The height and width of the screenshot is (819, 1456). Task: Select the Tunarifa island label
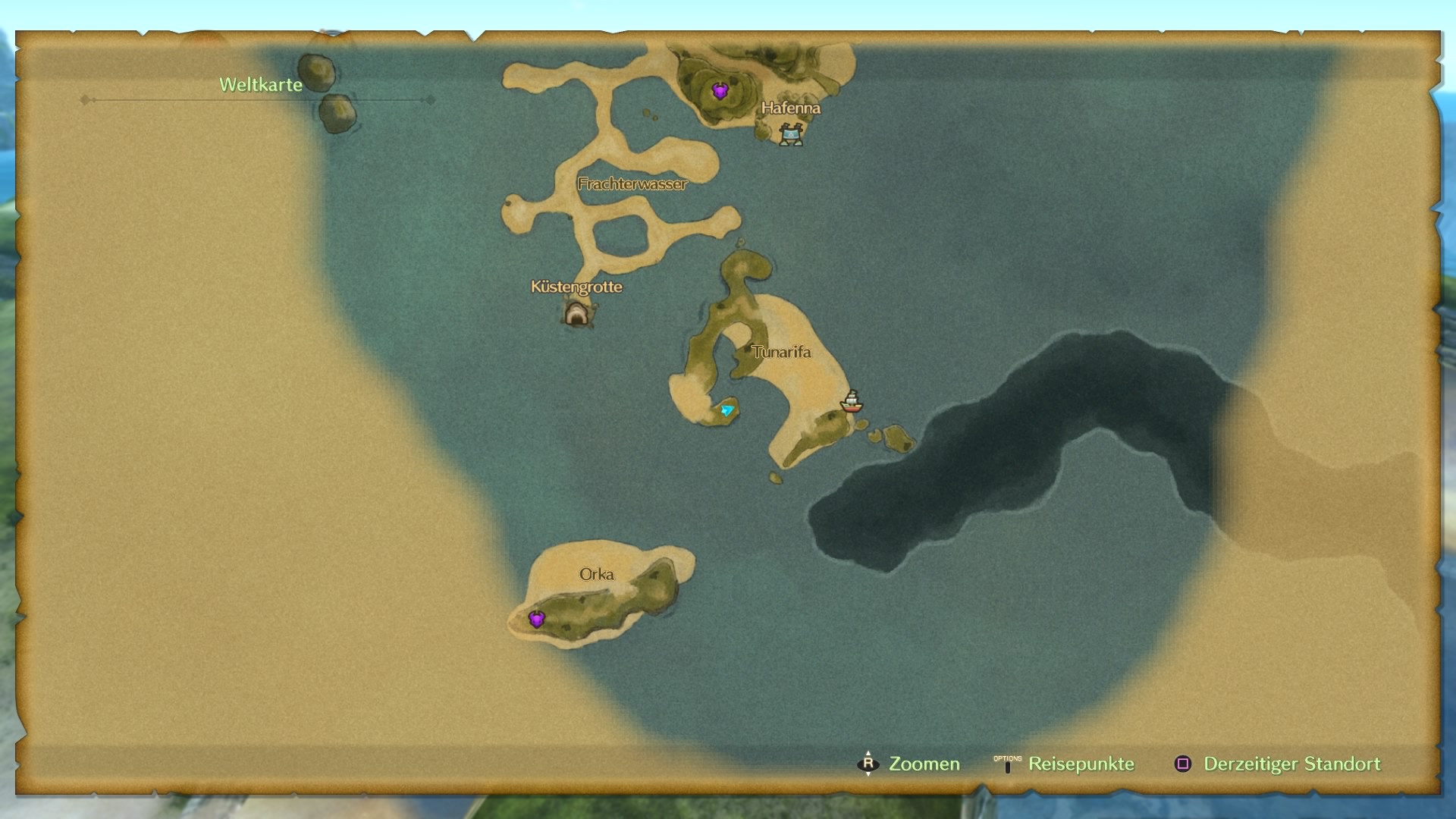(x=781, y=352)
